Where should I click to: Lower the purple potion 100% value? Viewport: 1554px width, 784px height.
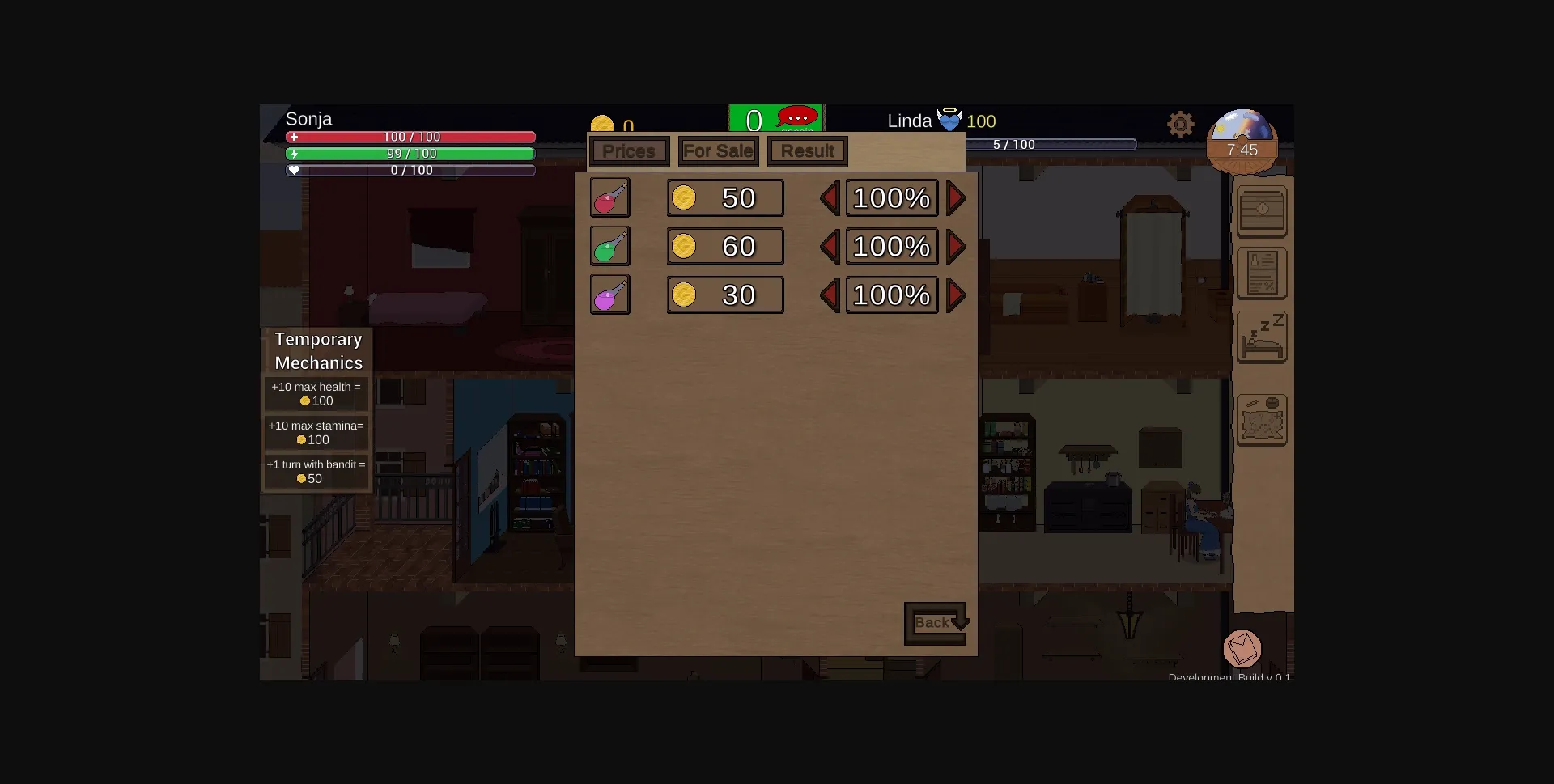tap(829, 295)
